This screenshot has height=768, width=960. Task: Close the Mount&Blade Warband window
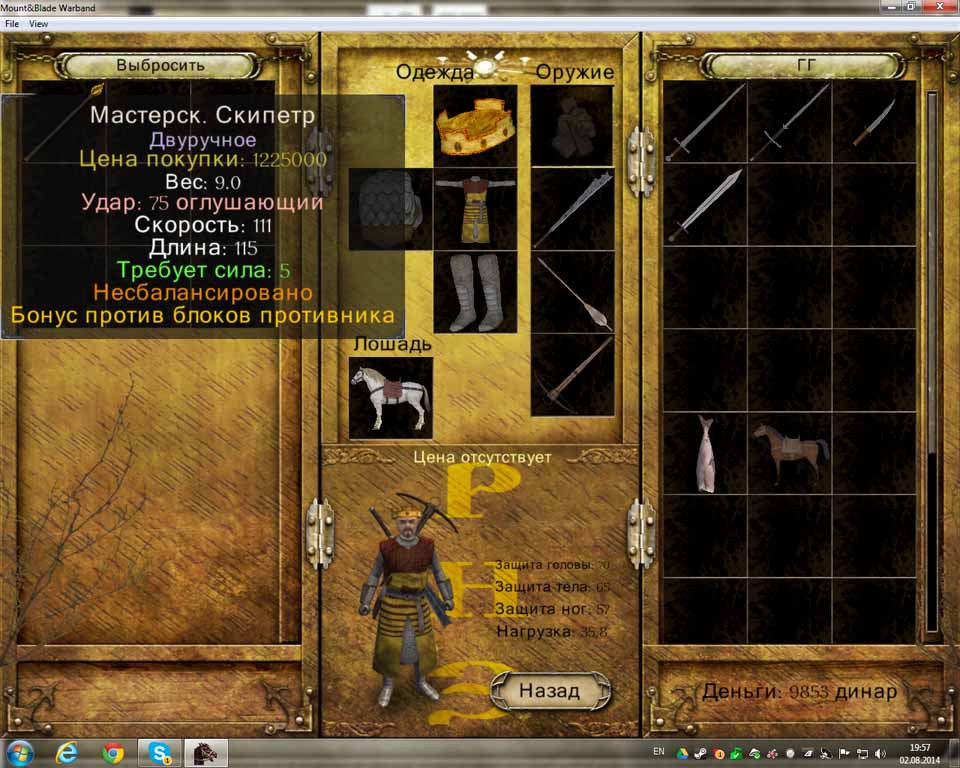(939, 7)
